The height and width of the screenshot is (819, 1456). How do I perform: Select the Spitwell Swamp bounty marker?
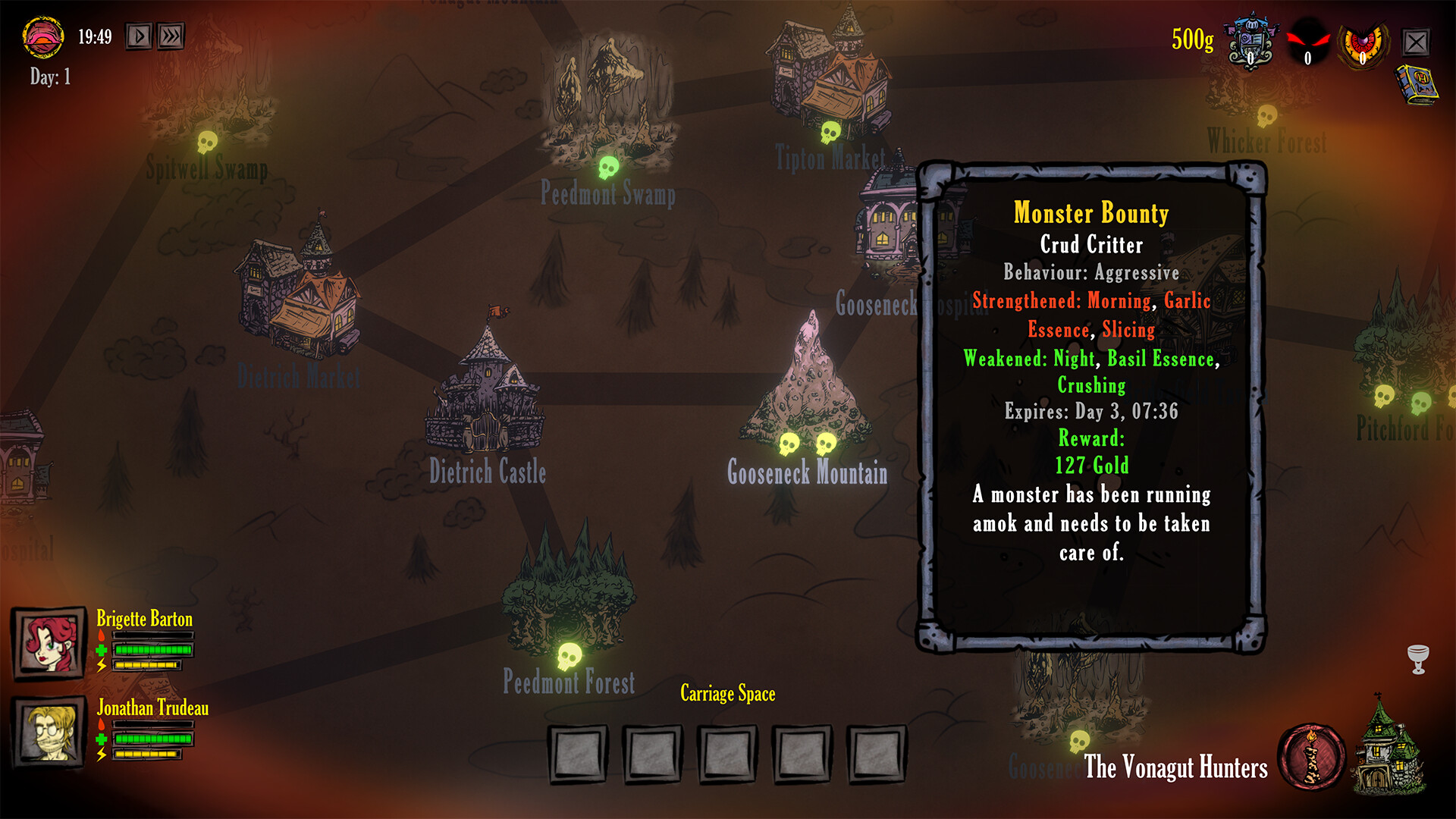[207, 142]
